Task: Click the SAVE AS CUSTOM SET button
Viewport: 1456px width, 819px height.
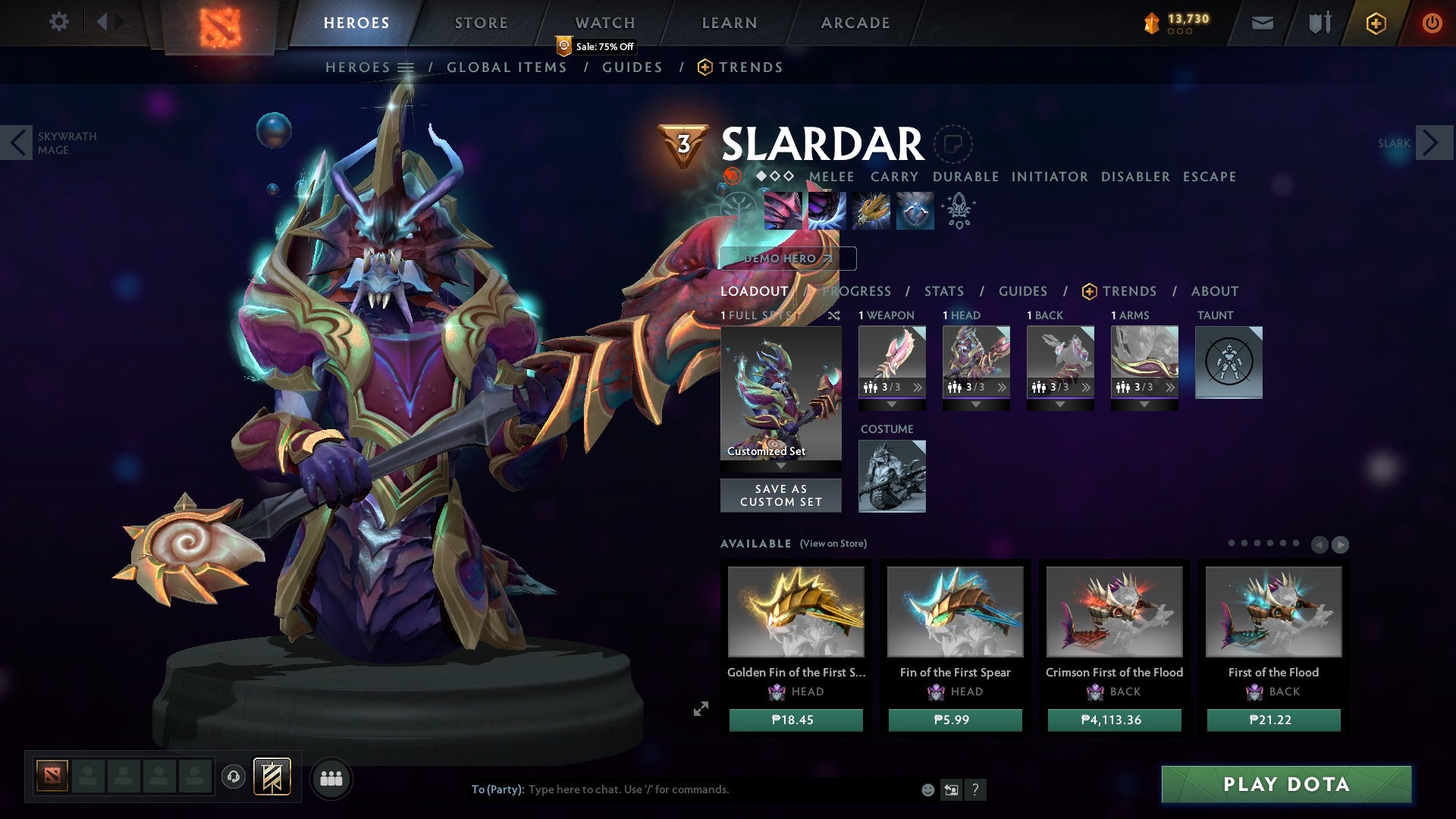Action: point(780,494)
